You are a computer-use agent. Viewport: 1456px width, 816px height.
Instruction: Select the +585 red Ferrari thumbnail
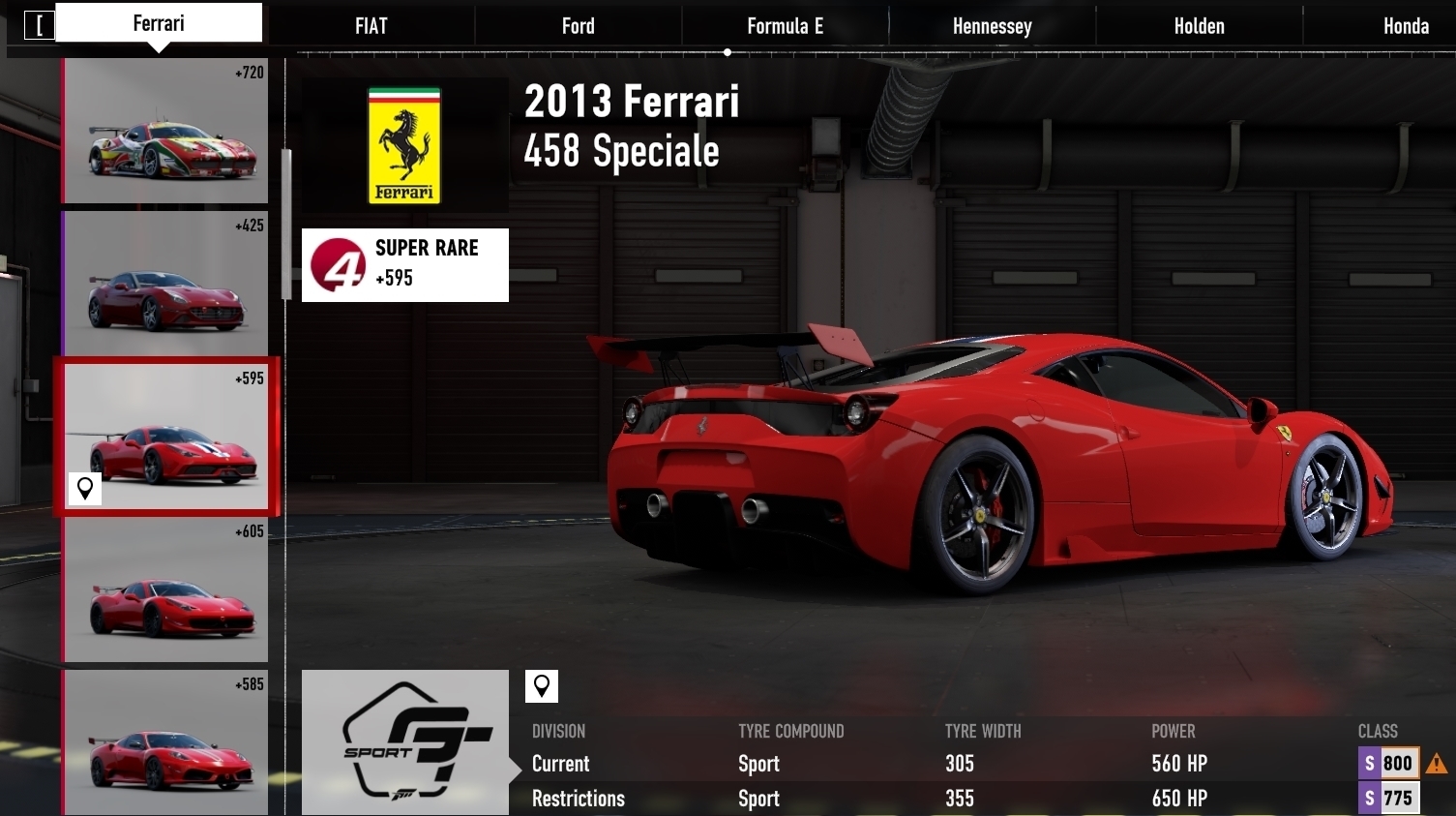tap(165, 742)
